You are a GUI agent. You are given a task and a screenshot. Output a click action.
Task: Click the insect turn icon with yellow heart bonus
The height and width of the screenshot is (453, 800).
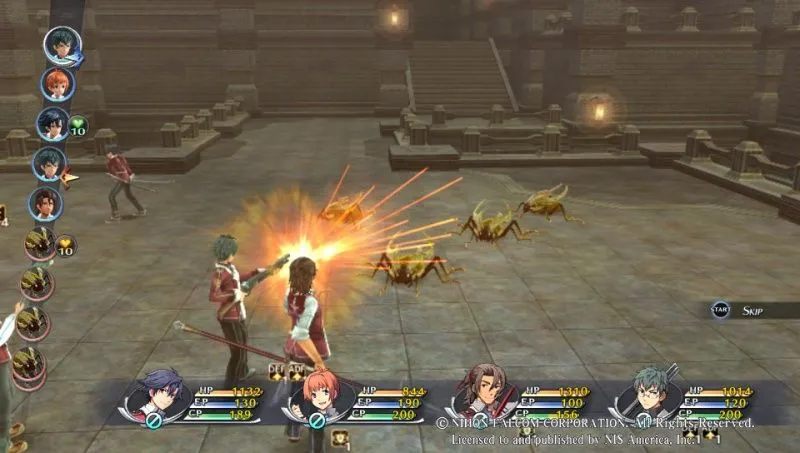tap(41, 242)
